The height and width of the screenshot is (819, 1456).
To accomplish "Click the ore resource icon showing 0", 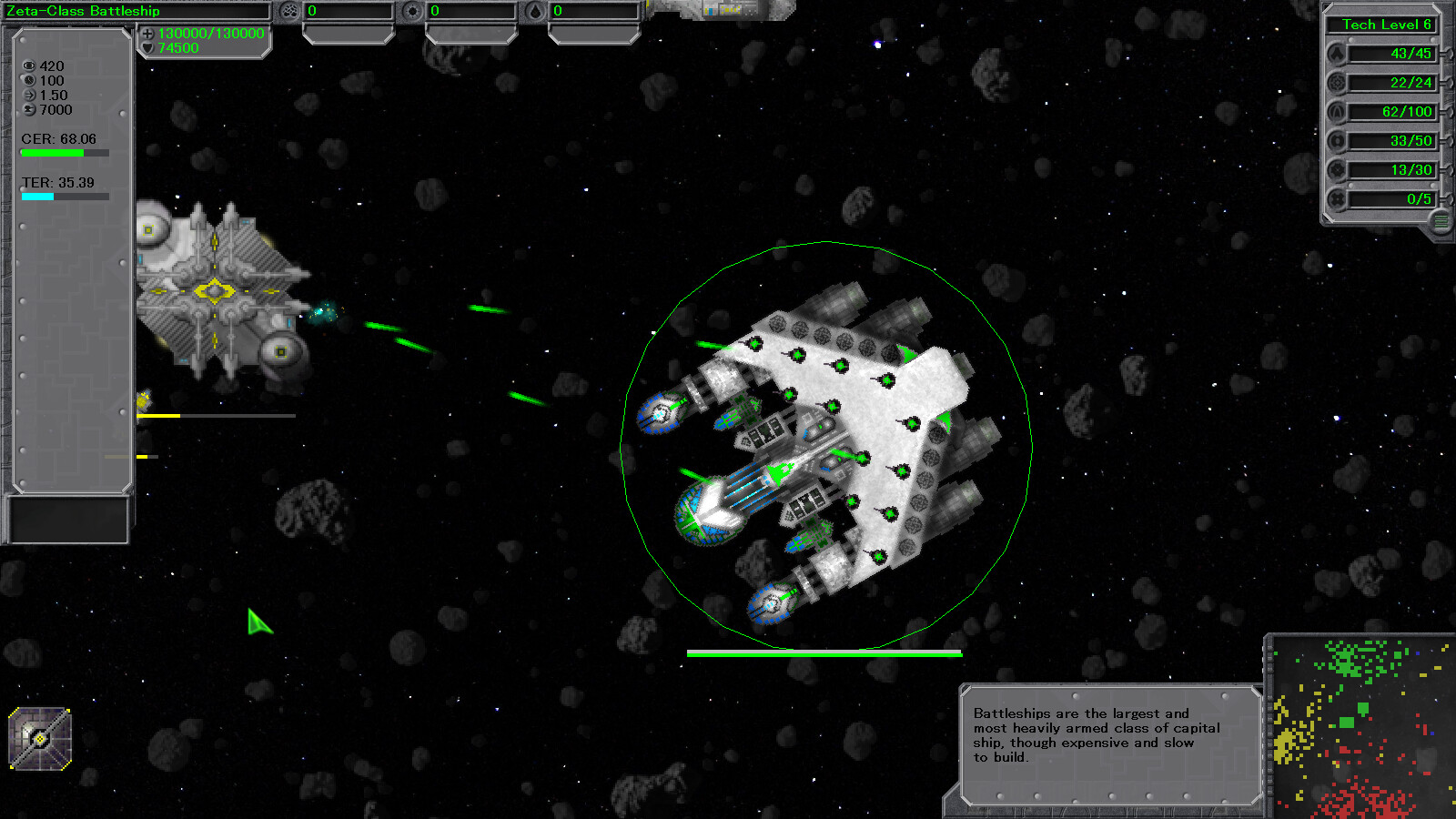I will click(291, 11).
